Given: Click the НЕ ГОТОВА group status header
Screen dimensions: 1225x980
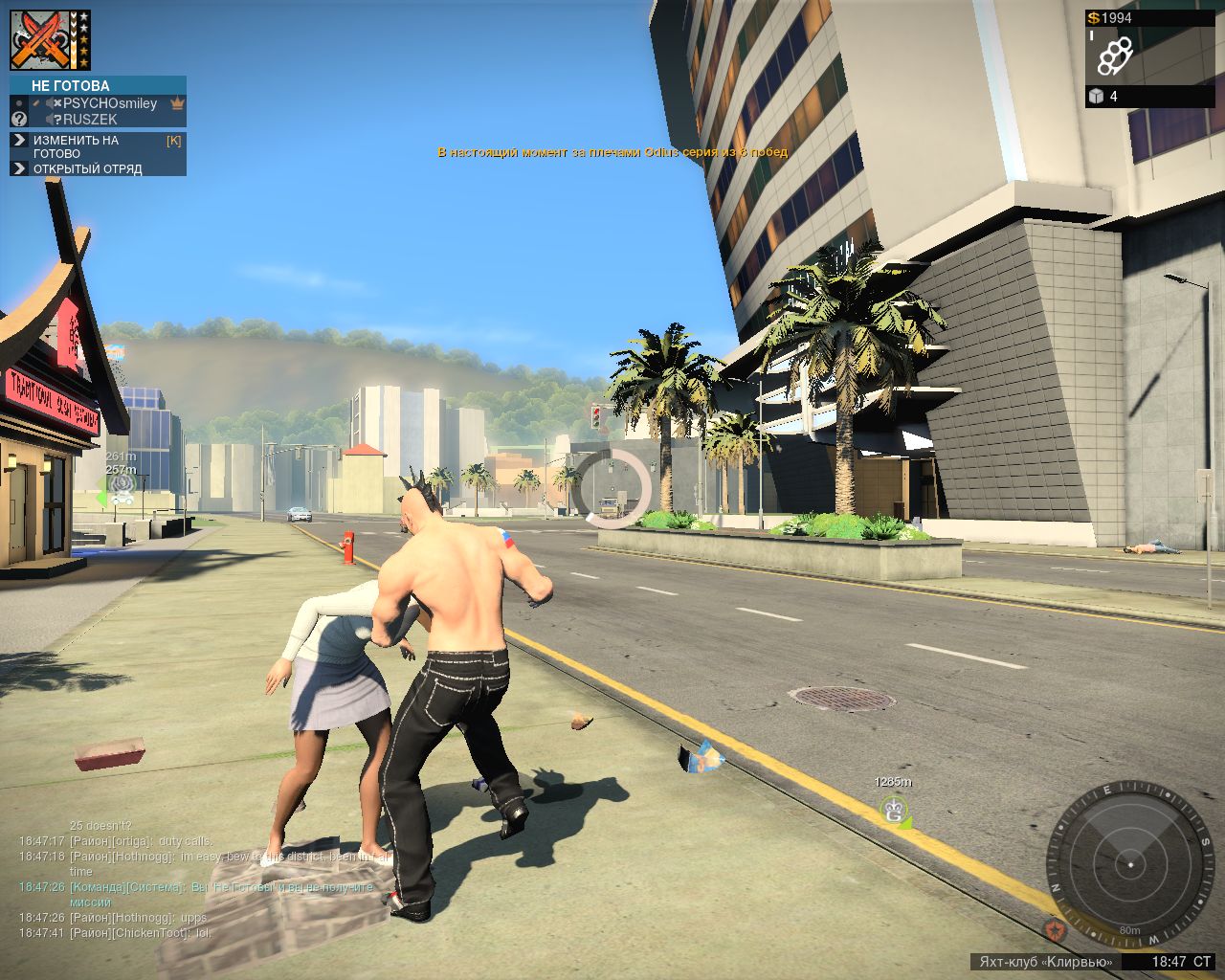Looking at the screenshot, I should point(71,86).
